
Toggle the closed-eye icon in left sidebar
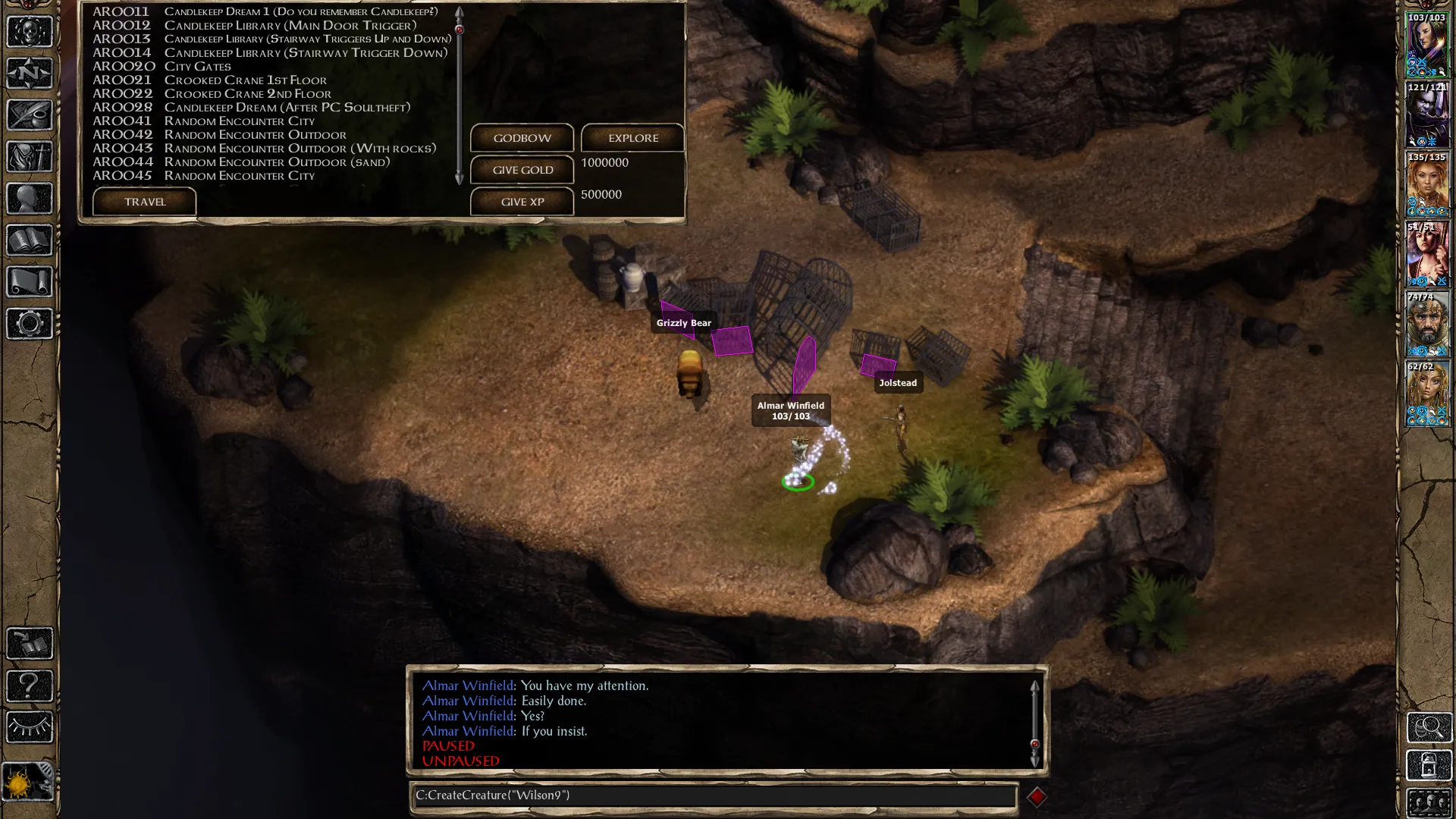[30, 727]
